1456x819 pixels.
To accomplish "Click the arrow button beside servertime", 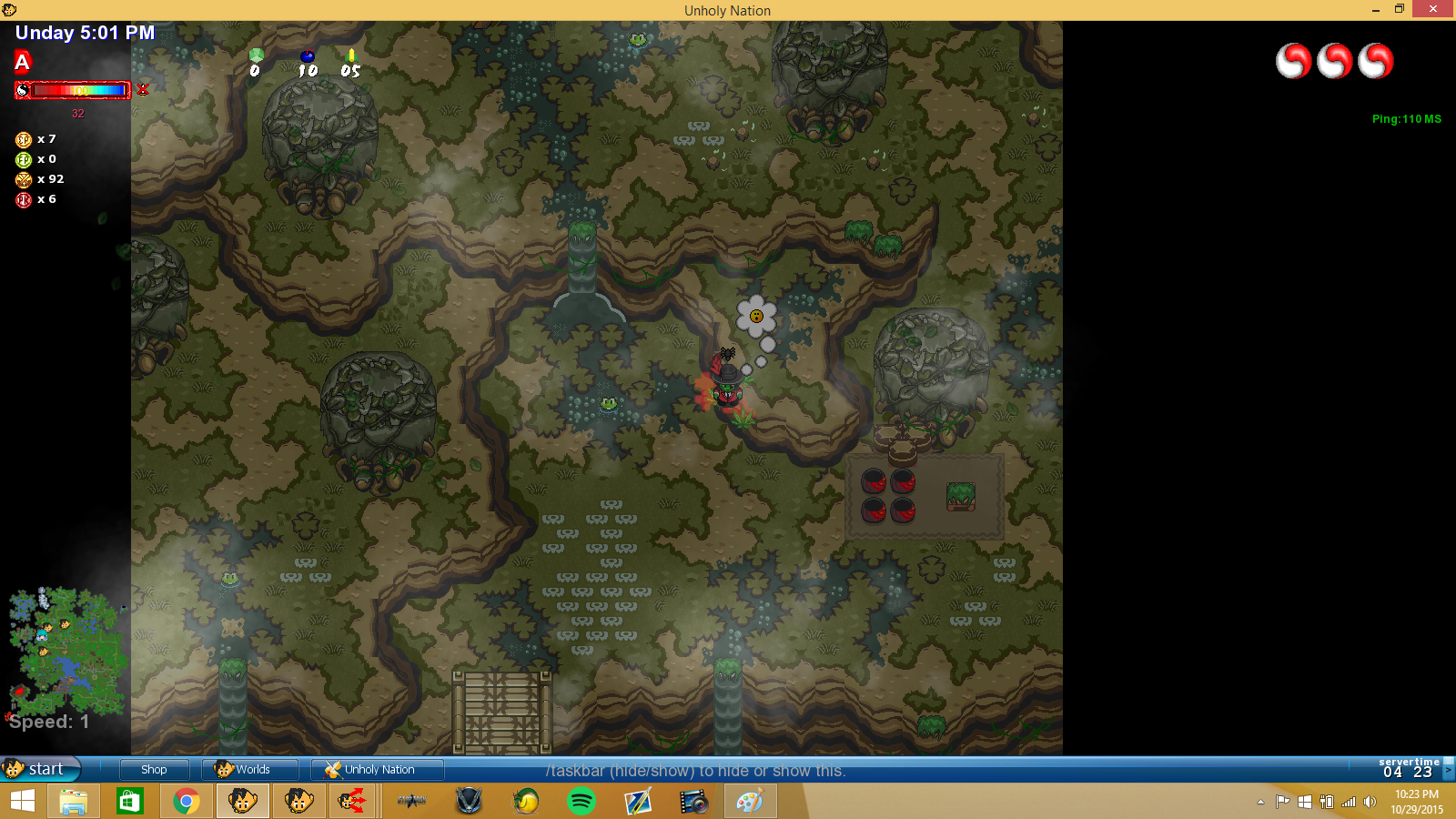I will click(x=1449, y=769).
